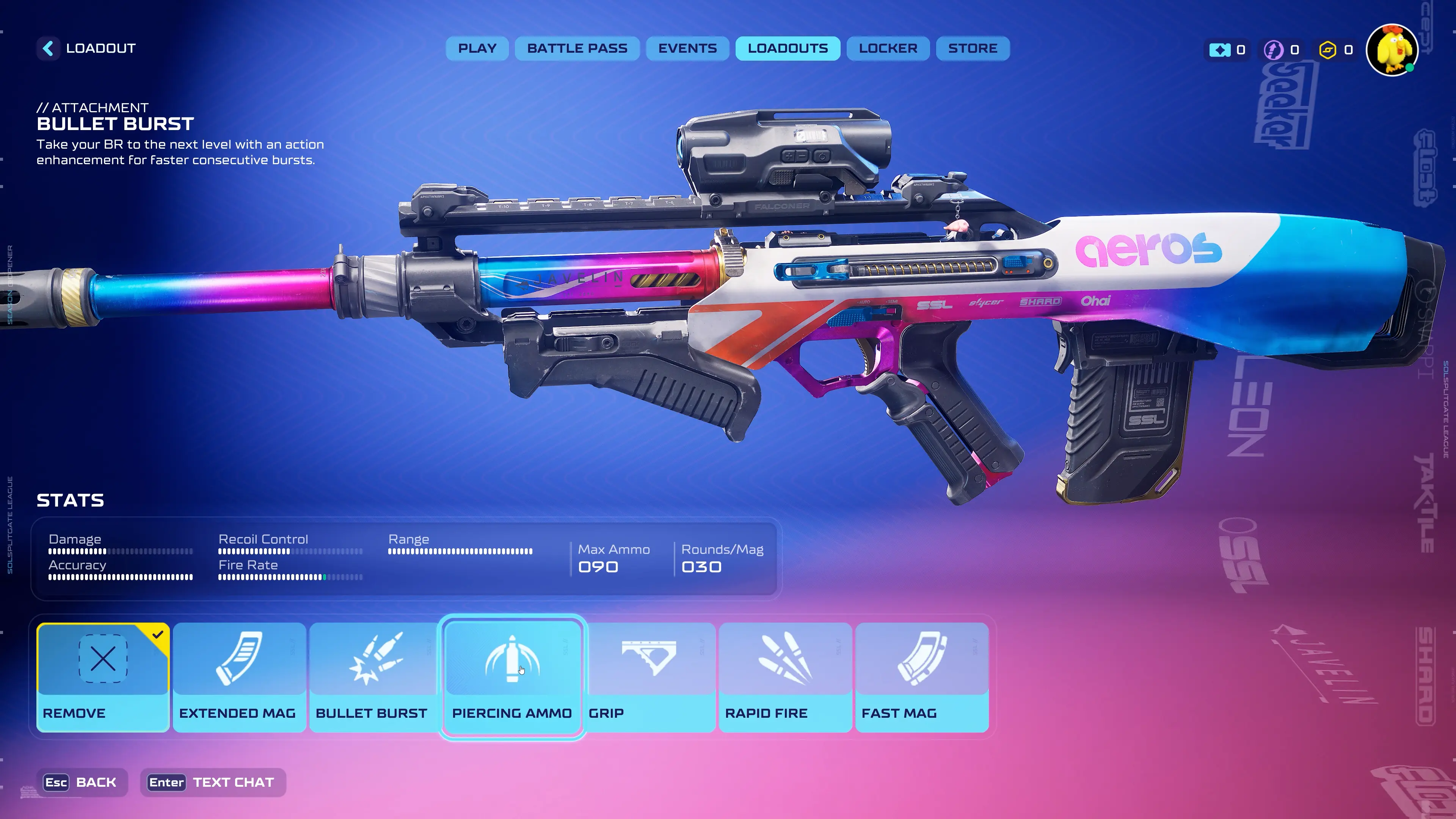Switch to the Play tab
This screenshot has width=1456, height=819.
point(477,49)
